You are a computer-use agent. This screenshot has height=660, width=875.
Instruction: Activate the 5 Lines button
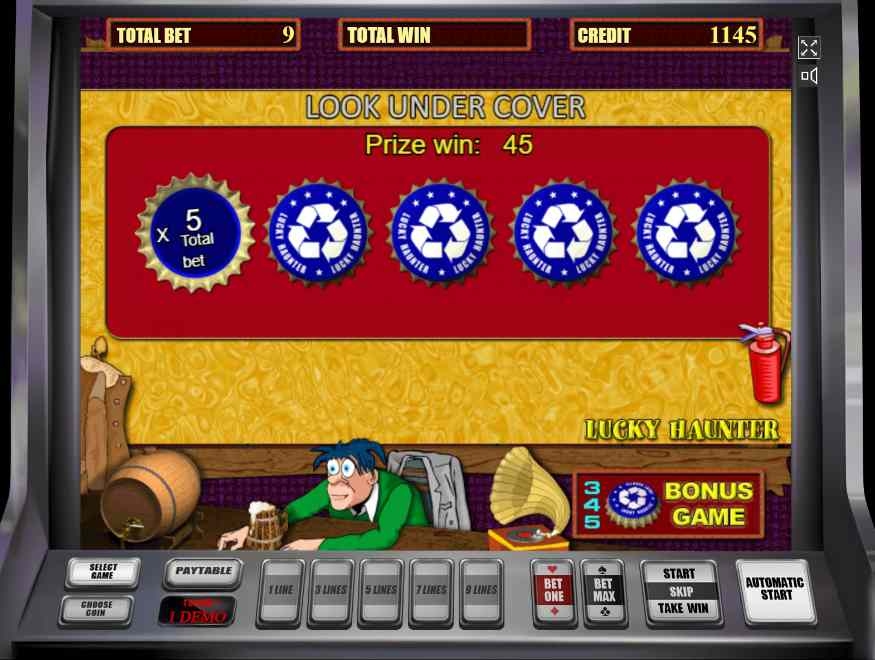[x=381, y=591]
